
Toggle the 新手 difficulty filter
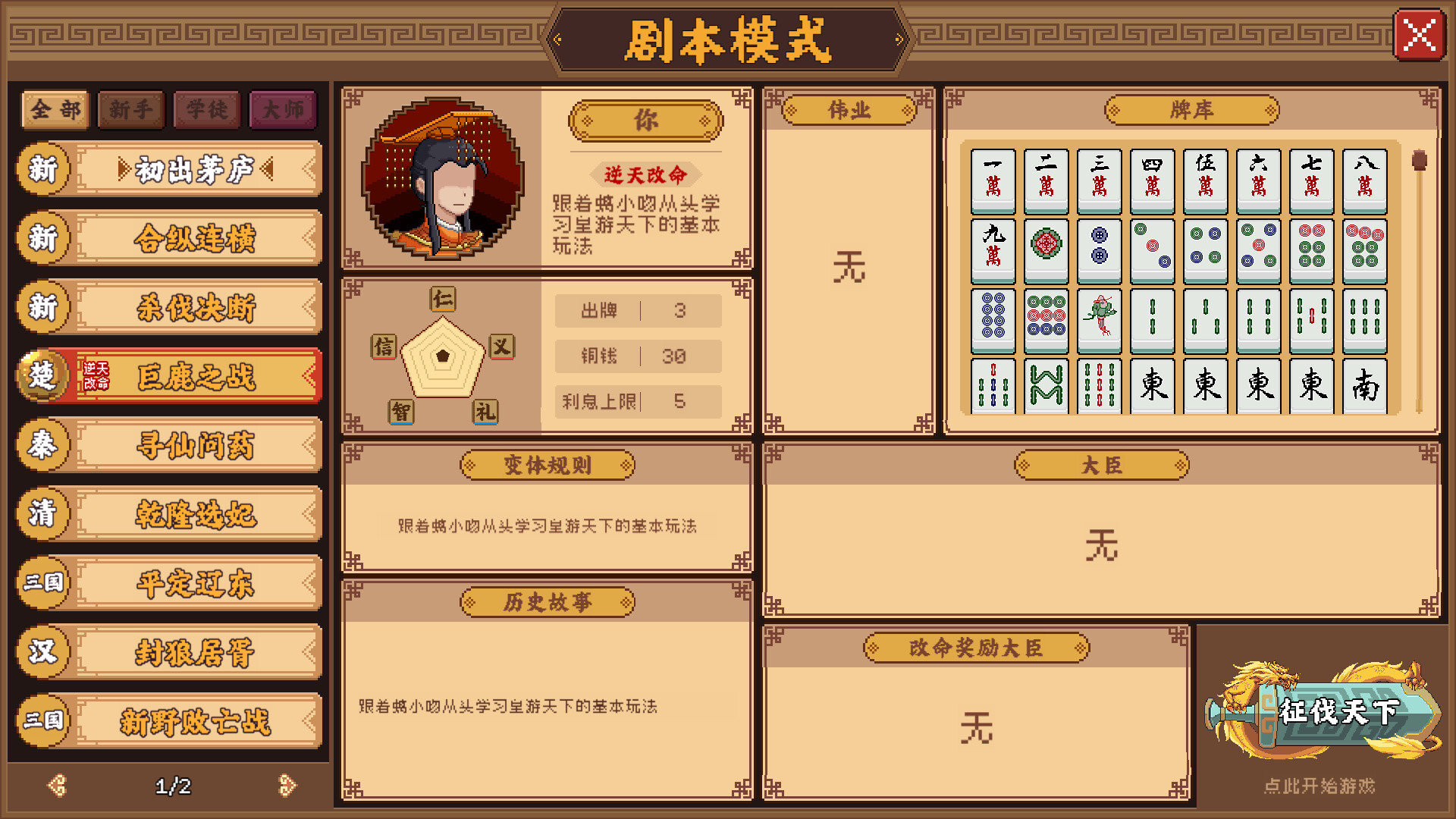(x=130, y=108)
